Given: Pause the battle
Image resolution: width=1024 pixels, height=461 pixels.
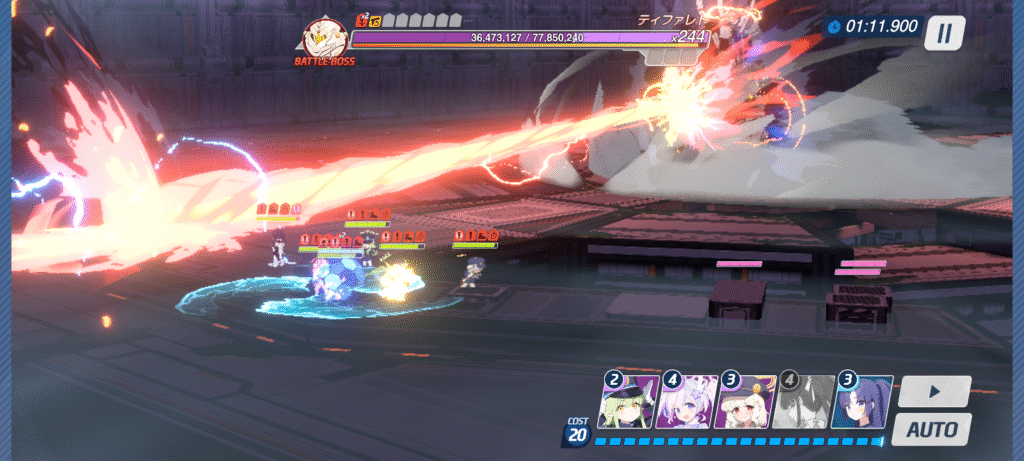Looking at the screenshot, I should (945, 33).
